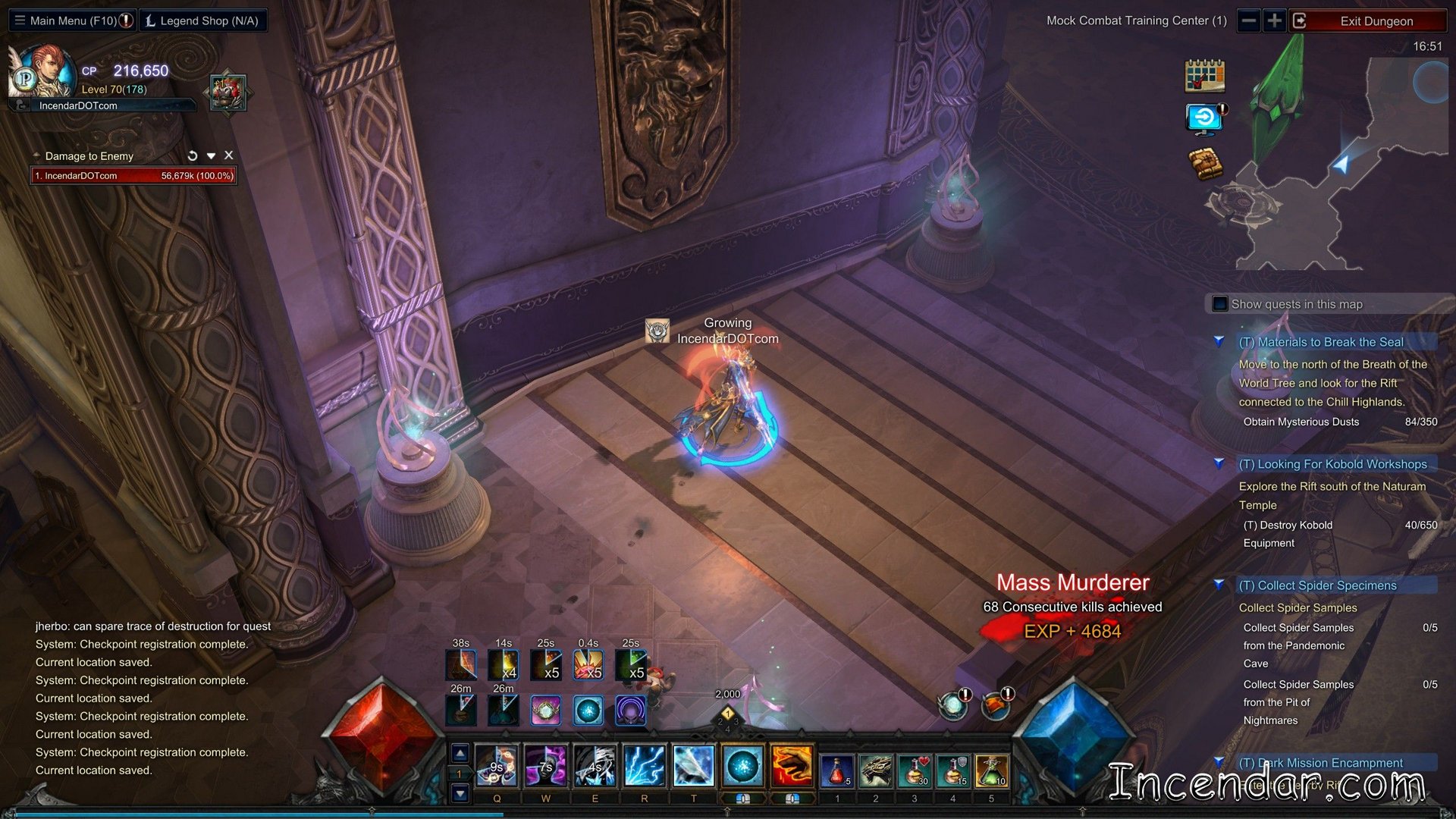Image resolution: width=1456 pixels, height=819 pixels.
Task: Reset the Damage to Enemy meter
Action: tap(193, 155)
